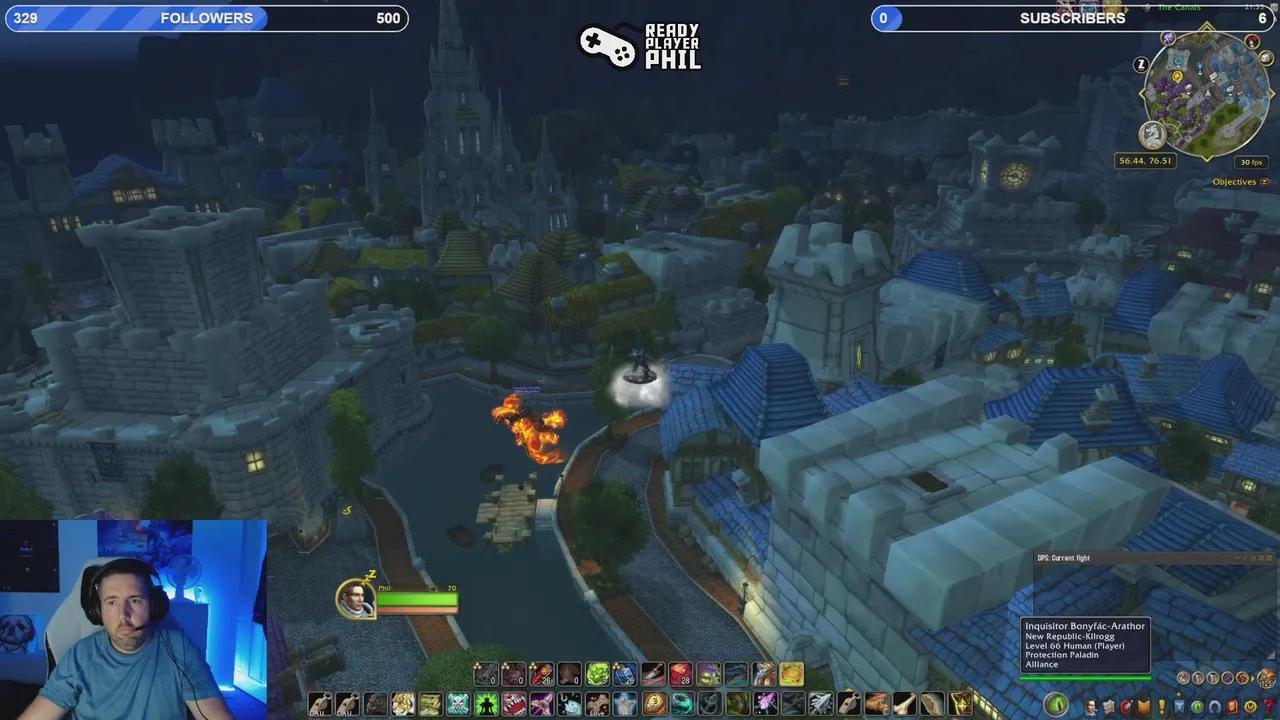Open the DPS: Current fight segment menu
This screenshot has width=1280, height=720.
pos(1063,558)
